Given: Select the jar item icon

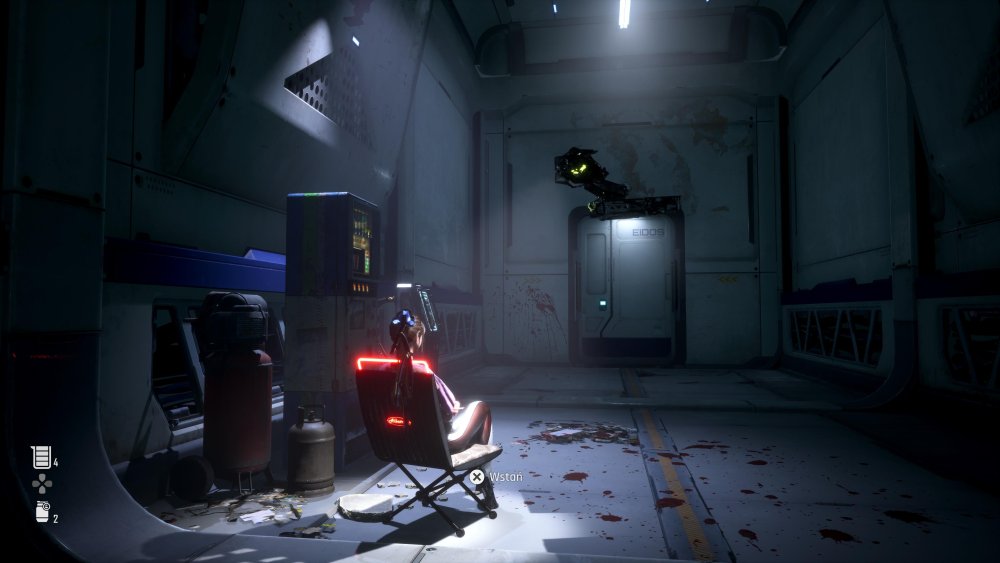Looking at the screenshot, I should [x=41, y=512].
